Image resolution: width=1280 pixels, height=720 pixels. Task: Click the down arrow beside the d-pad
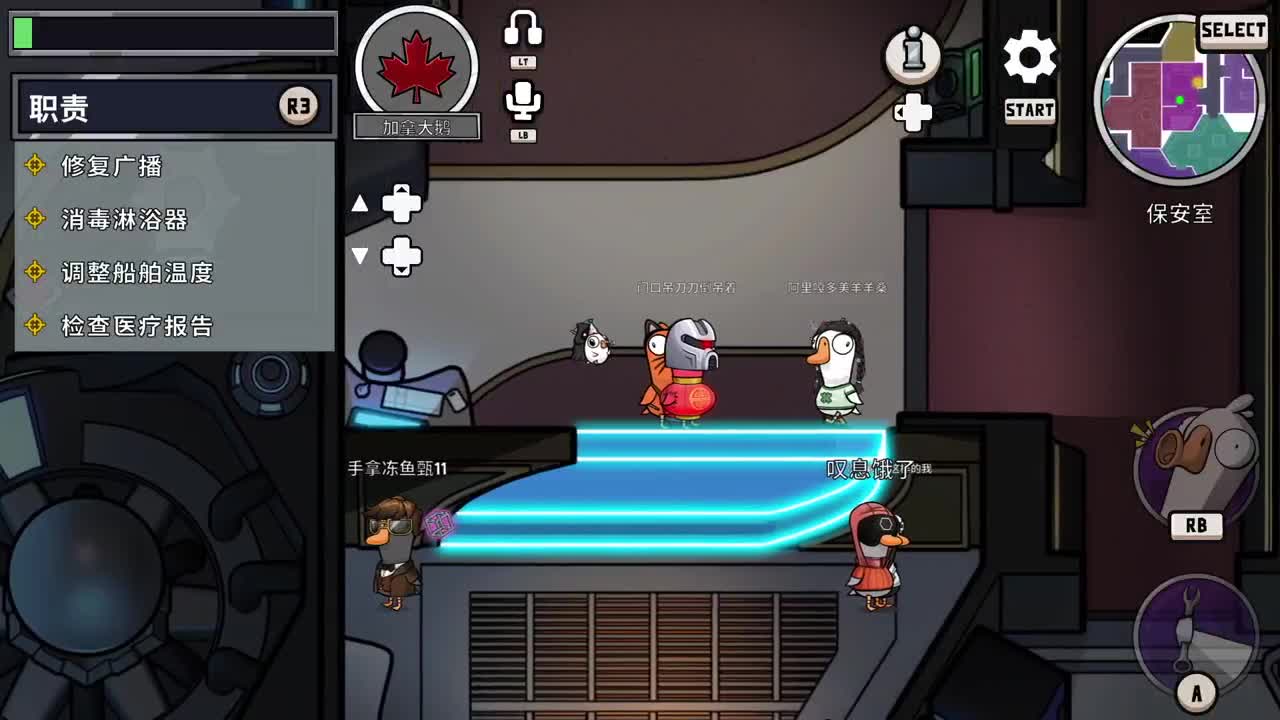point(360,256)
